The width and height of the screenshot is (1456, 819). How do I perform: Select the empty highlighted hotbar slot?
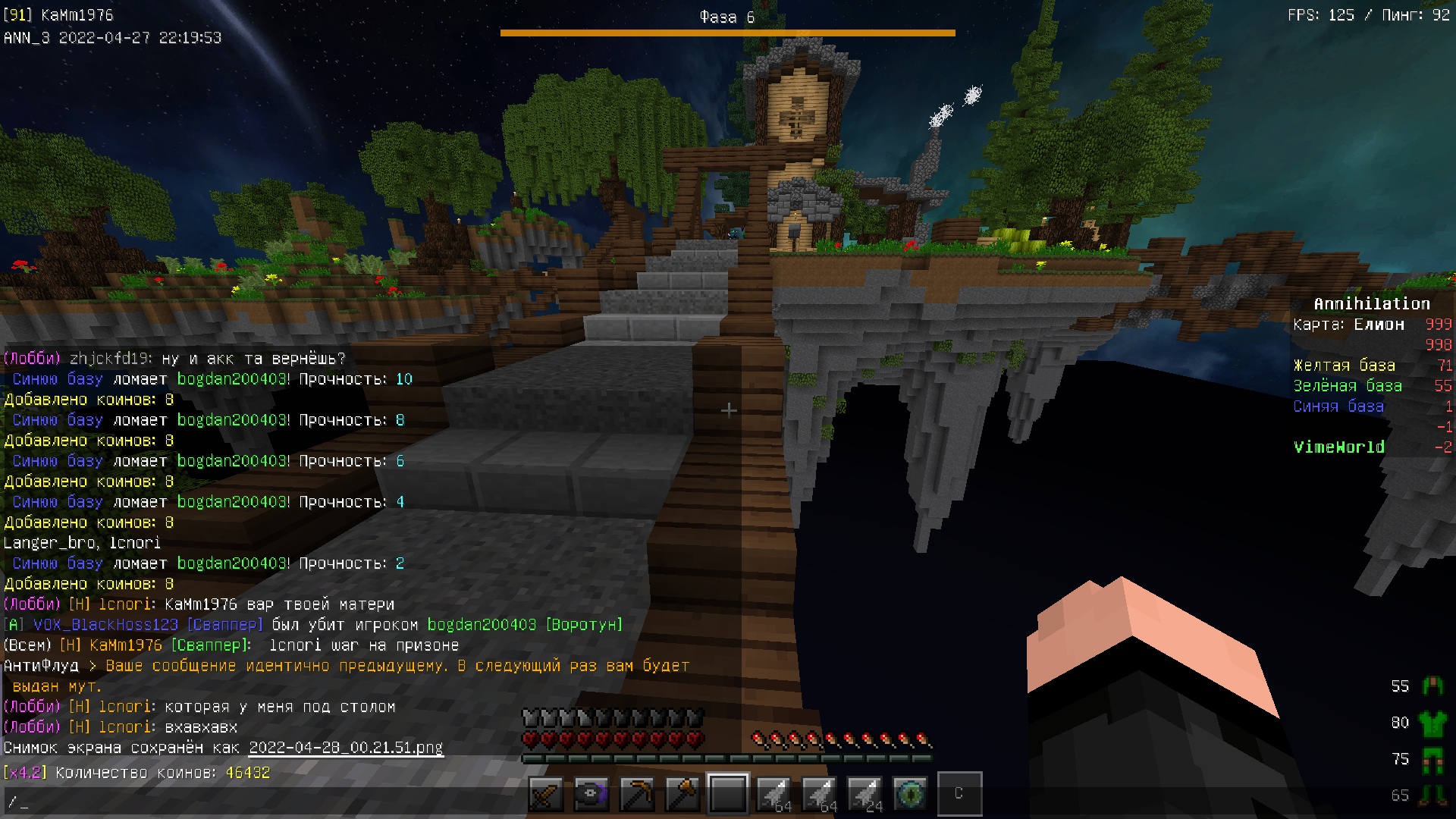728,793
